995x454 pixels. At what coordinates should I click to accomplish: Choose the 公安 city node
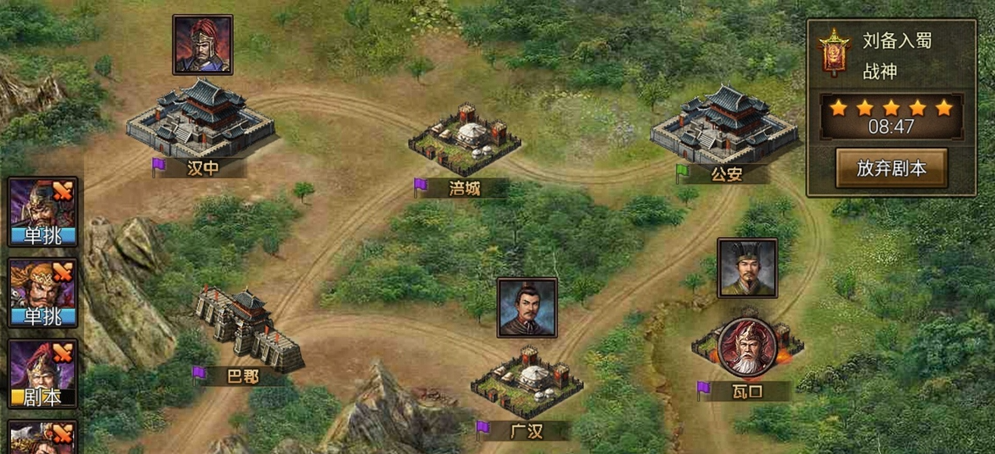pos(724,127)
